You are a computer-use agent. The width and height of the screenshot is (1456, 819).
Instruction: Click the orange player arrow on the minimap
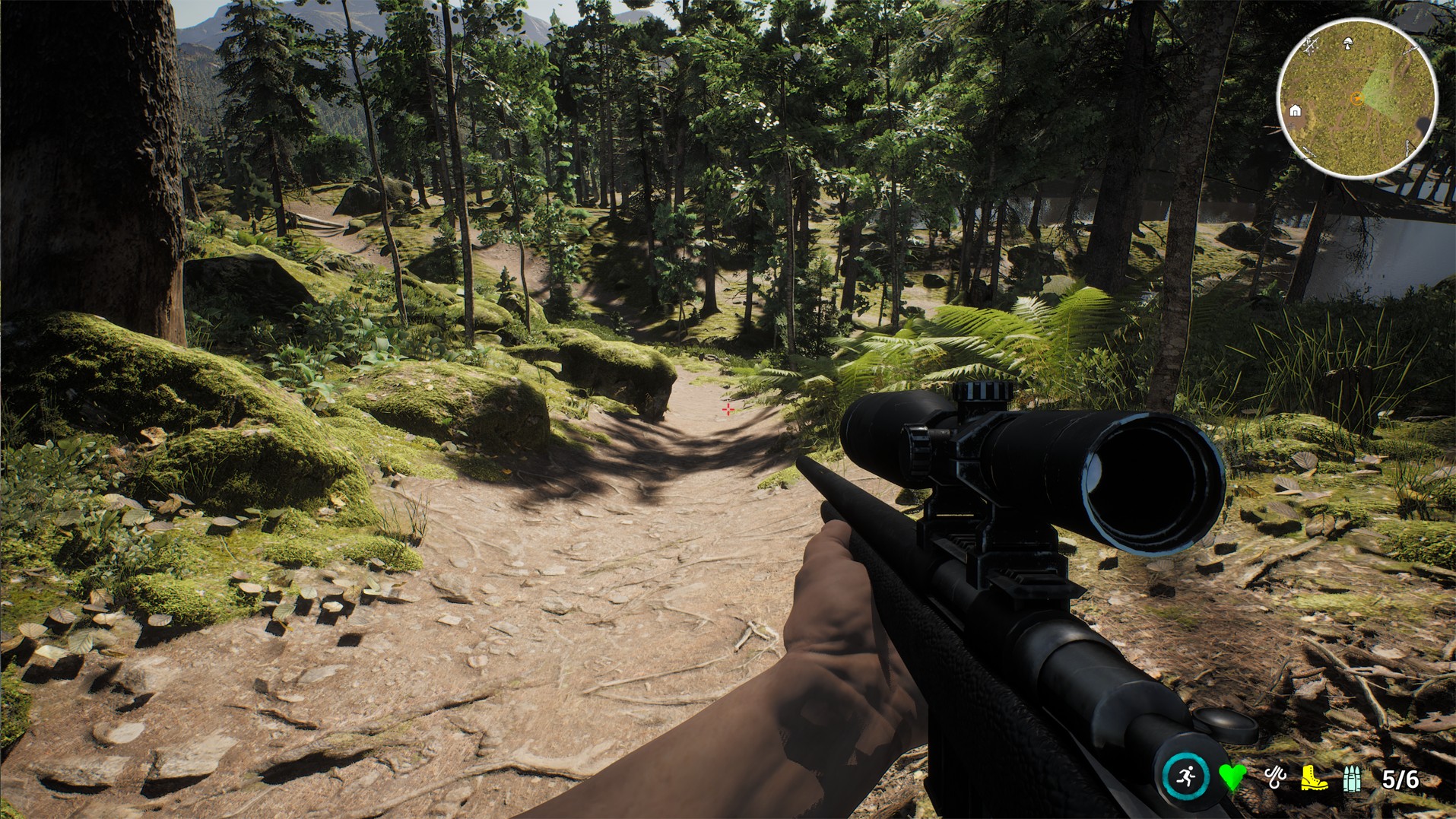1355,97
